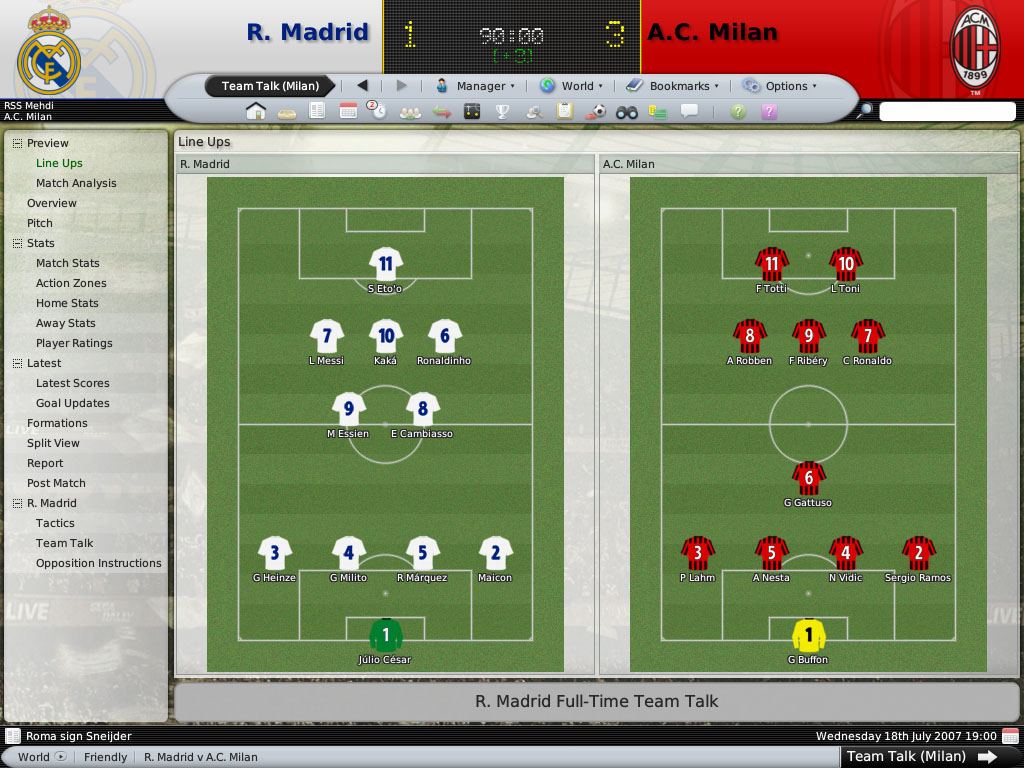1024x768 pixels.
Task: Show the Match Stats page
Action: [68, 263]
